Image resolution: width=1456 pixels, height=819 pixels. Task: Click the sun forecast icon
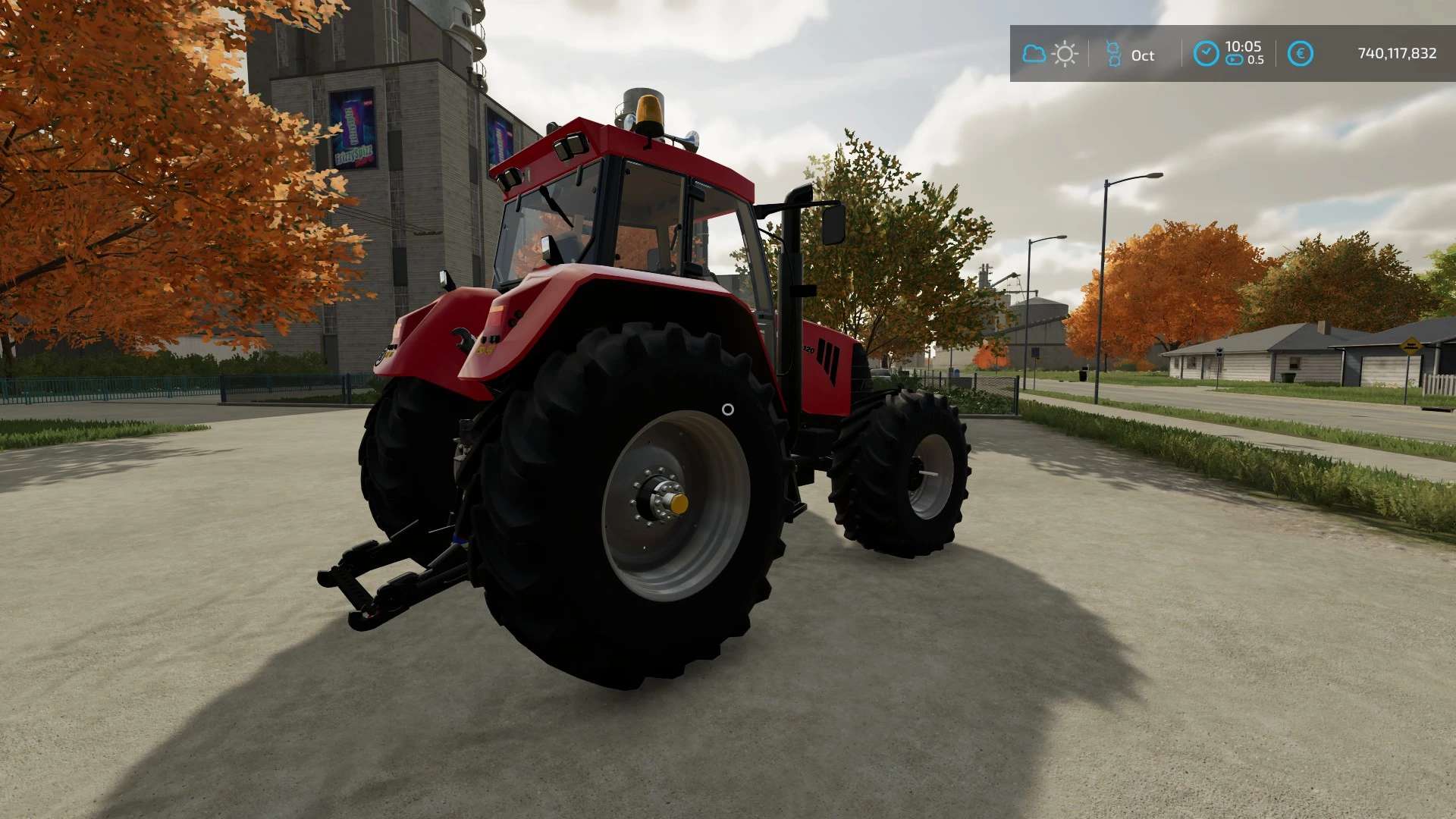click(1065, 54)
